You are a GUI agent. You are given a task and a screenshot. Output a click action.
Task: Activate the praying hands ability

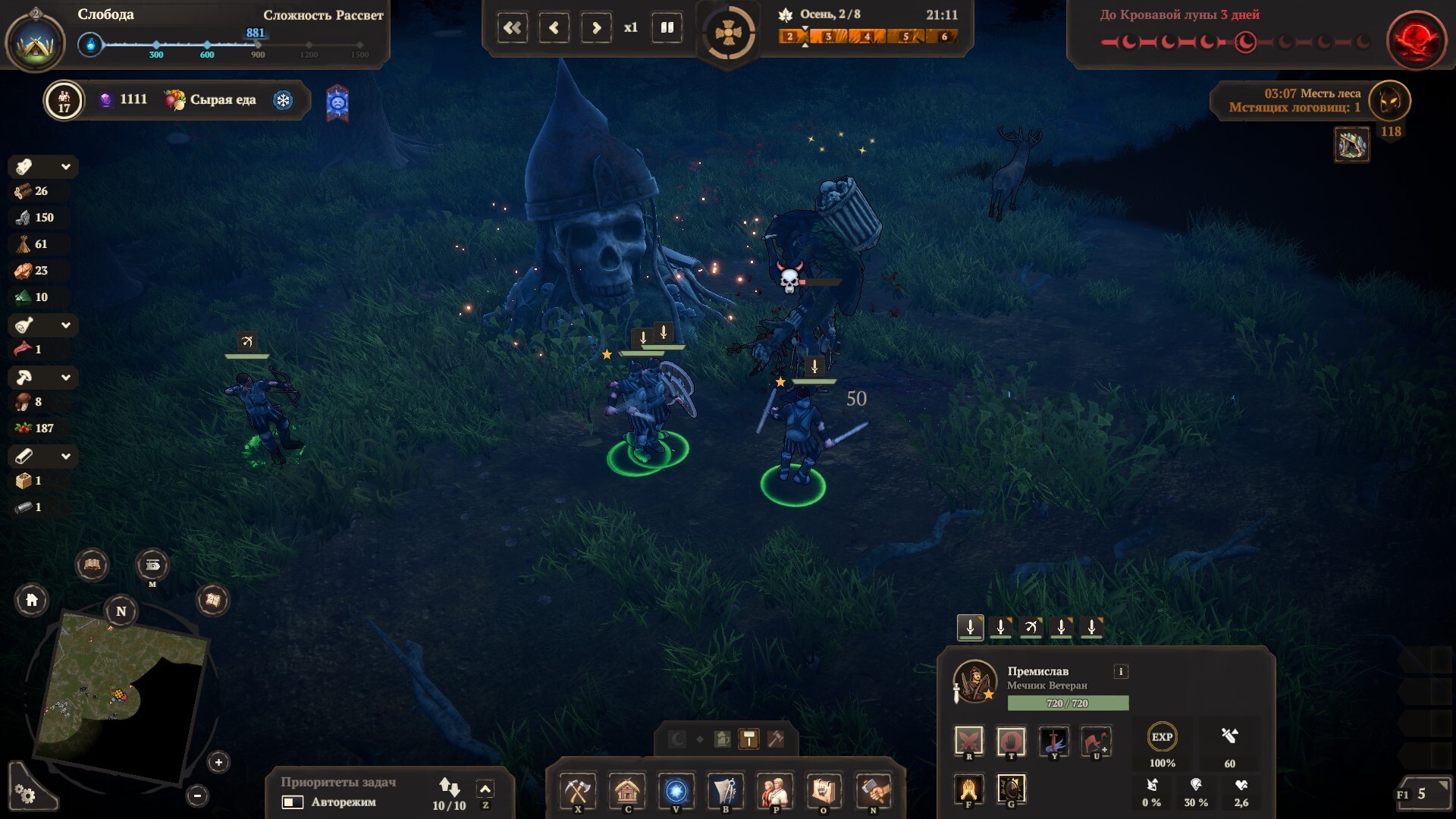[968, 789]
